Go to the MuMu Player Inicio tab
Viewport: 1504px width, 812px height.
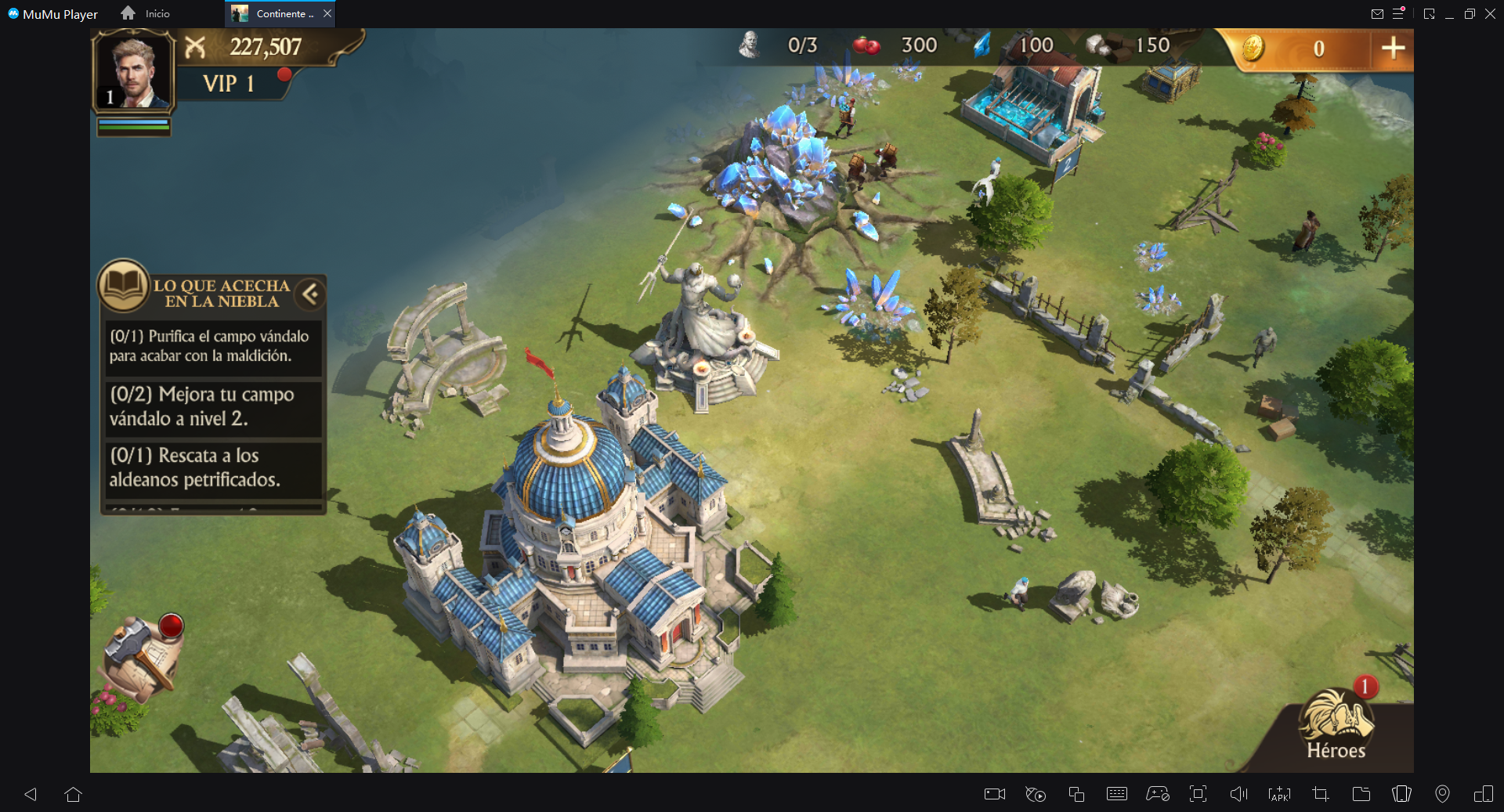click(x=146, y=13)
